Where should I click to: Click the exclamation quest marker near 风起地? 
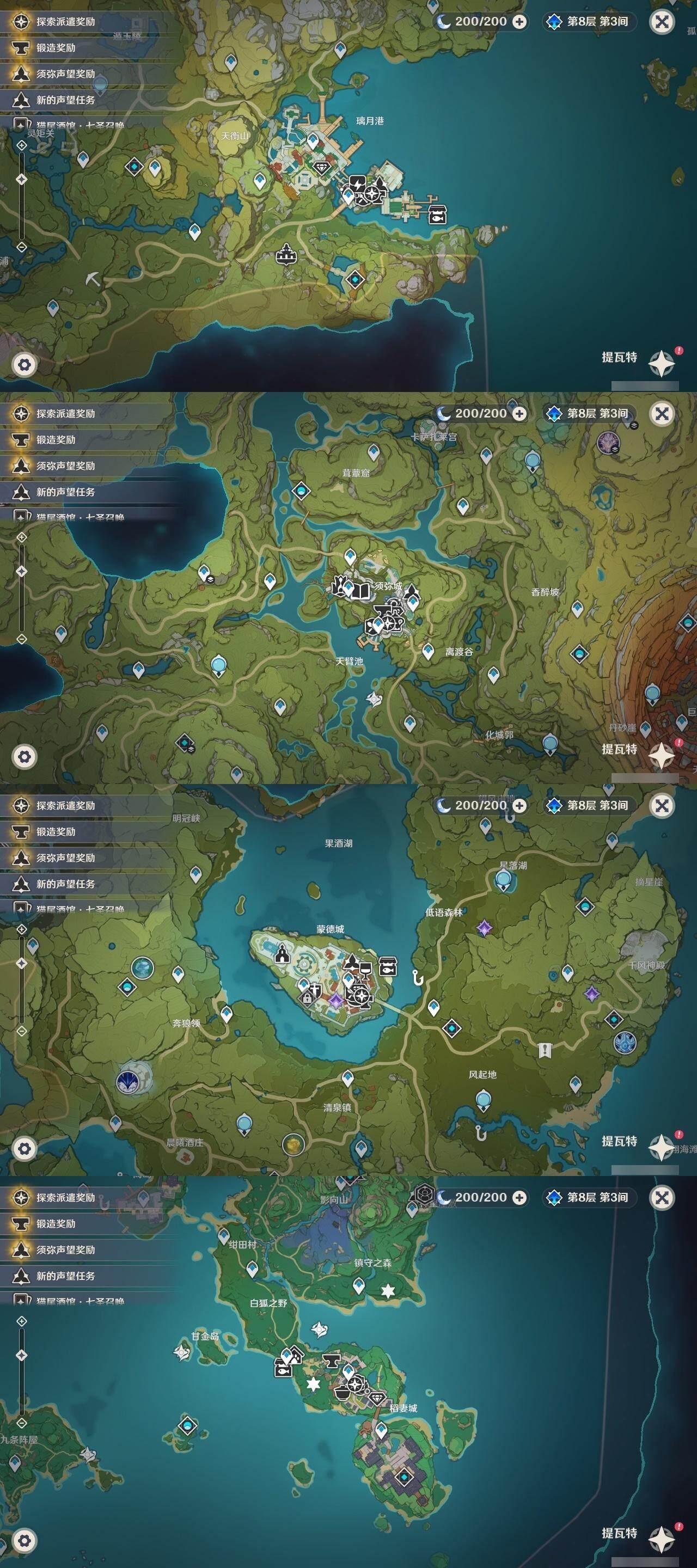point(545,1049)
